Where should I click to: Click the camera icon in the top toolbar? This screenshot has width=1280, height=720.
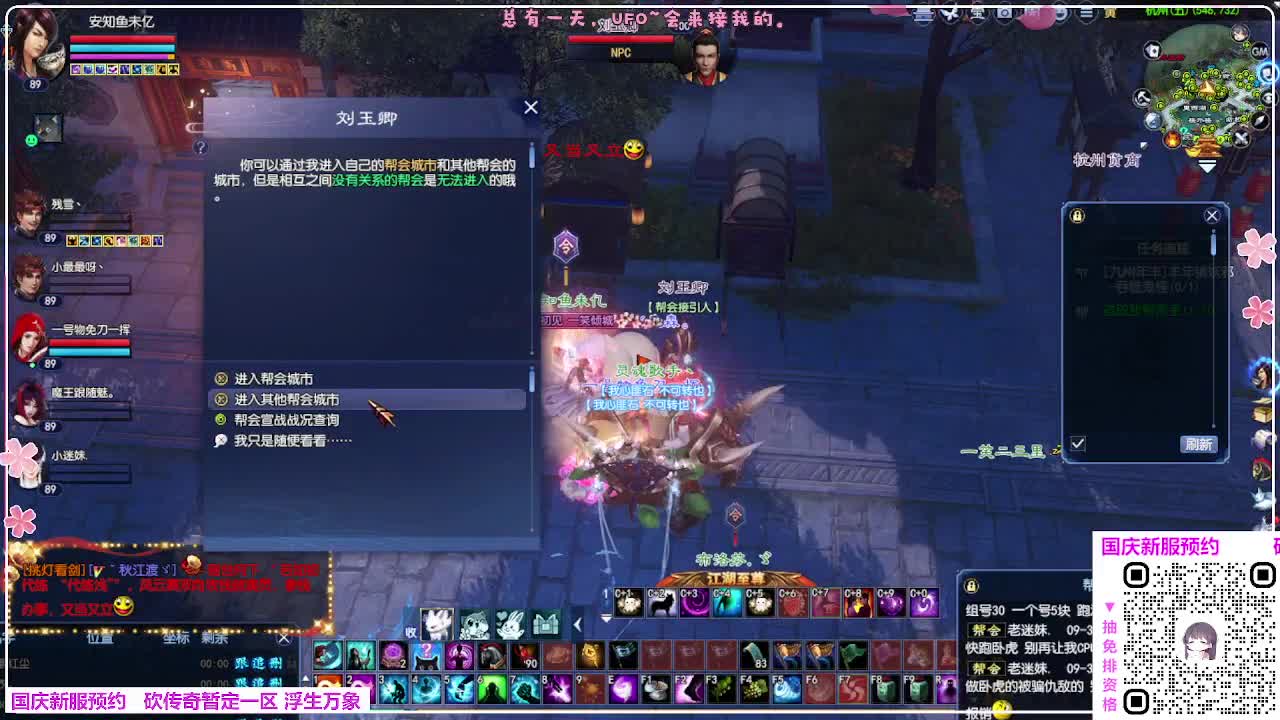(1004, 13)
